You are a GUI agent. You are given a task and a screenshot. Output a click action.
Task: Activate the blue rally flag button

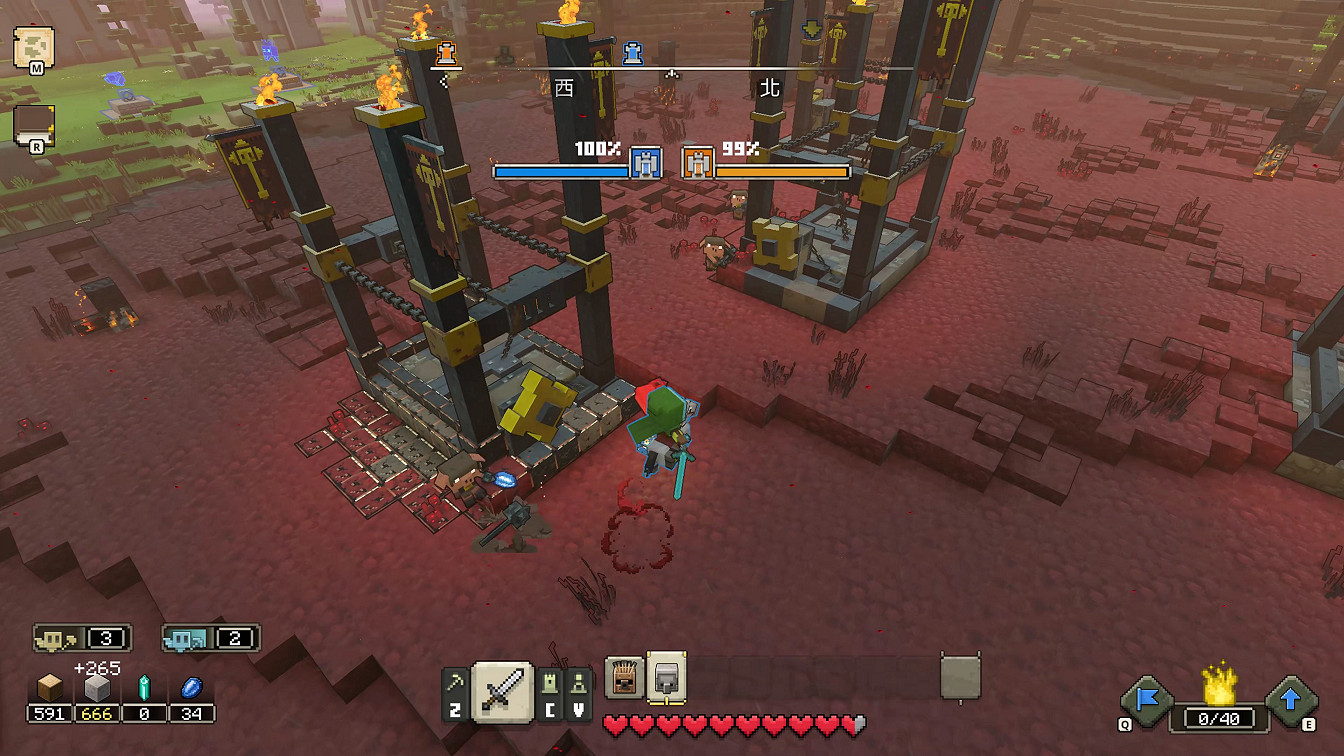(x=1147, y=701)
